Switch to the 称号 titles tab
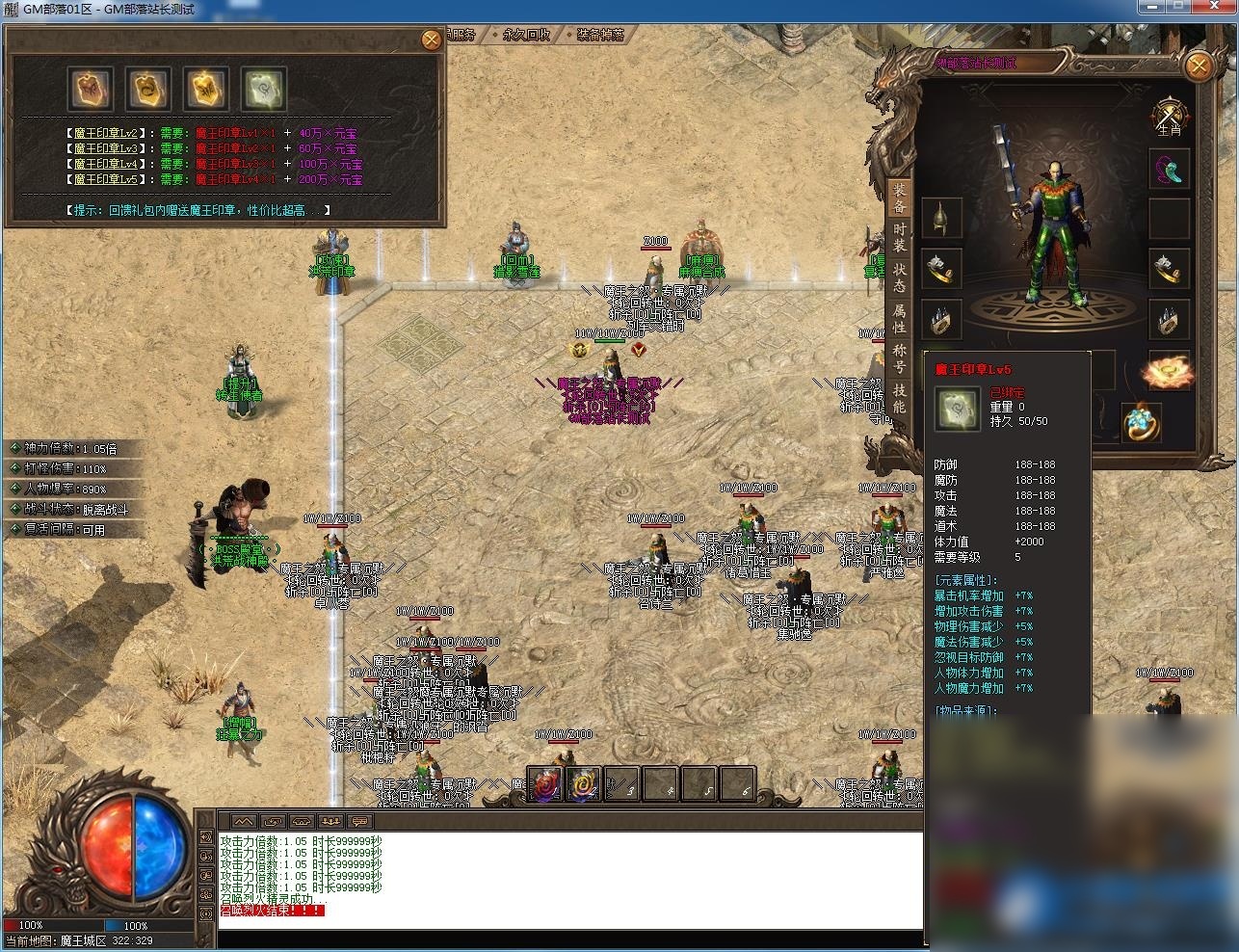This screenshot has width=1239, height=952. coord(899,358)
